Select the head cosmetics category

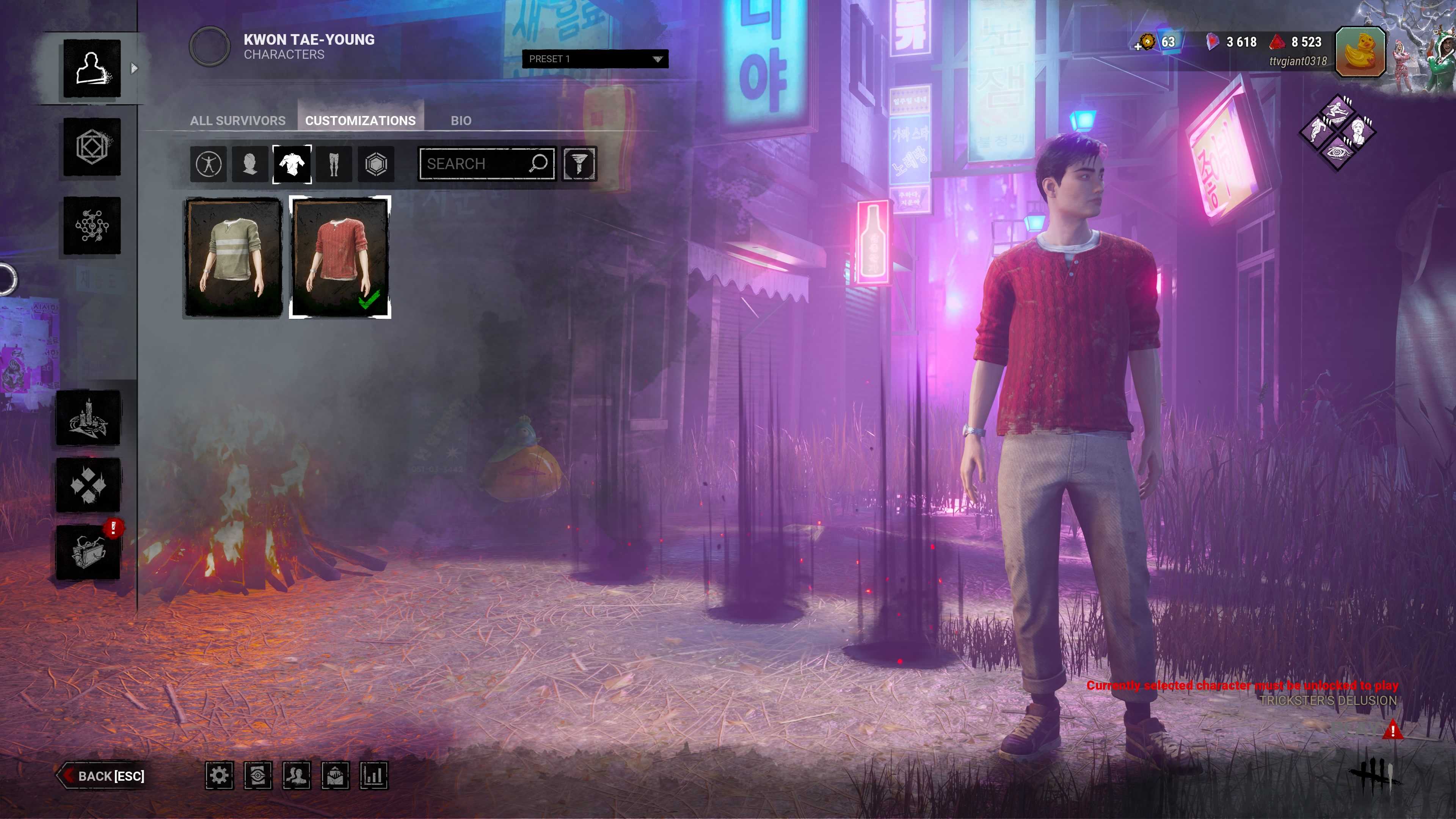(x=250, y=165)
